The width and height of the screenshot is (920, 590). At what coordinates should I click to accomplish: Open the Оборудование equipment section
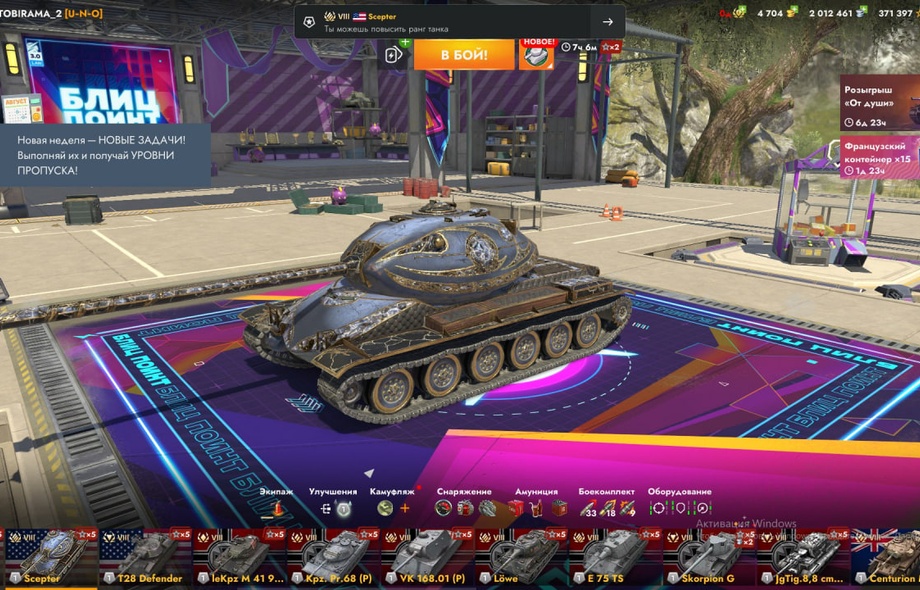[x=680, y=508]
